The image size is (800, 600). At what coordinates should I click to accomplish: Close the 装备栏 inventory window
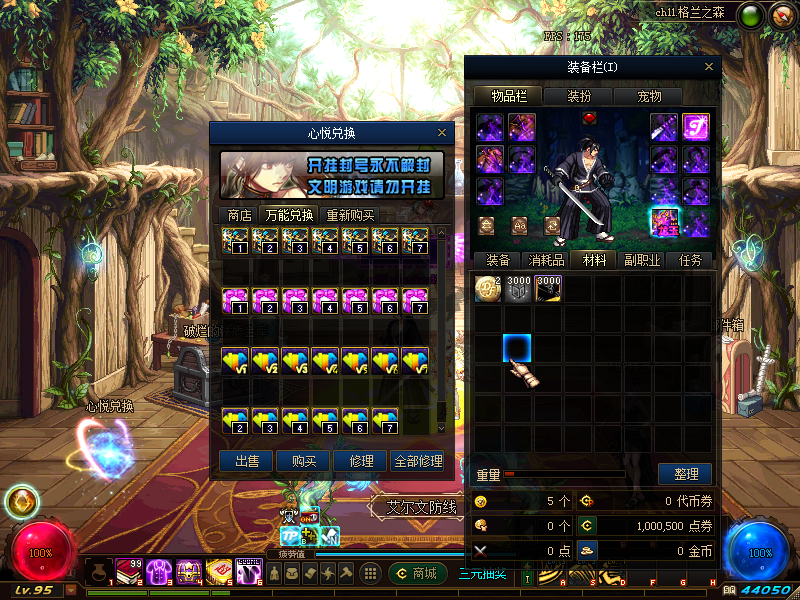click(x=710, y=67)
